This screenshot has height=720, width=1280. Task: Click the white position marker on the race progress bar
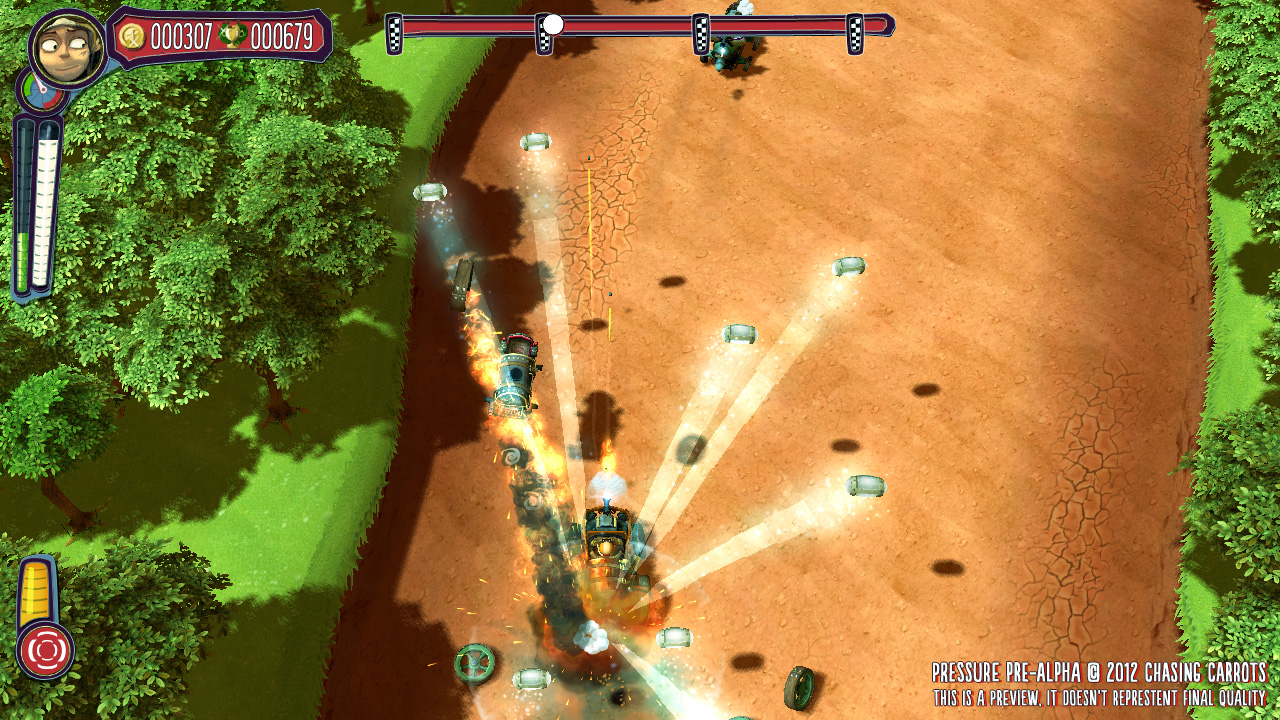pyautogui.click(x=553, y=24)
